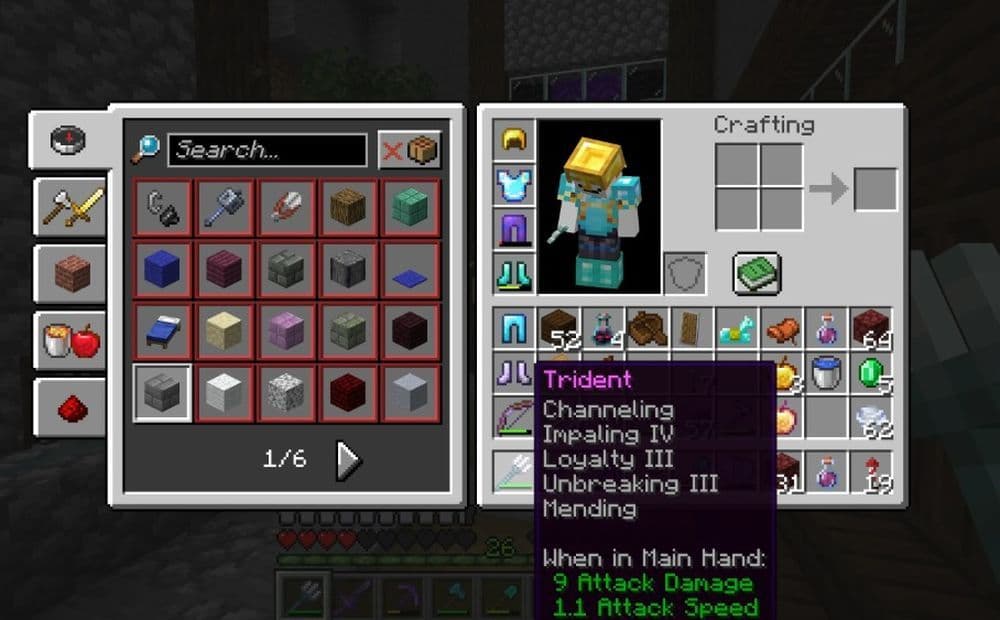Switch to the tools and weapons tab
This screenshot has height=620, width=1000.
71,207
